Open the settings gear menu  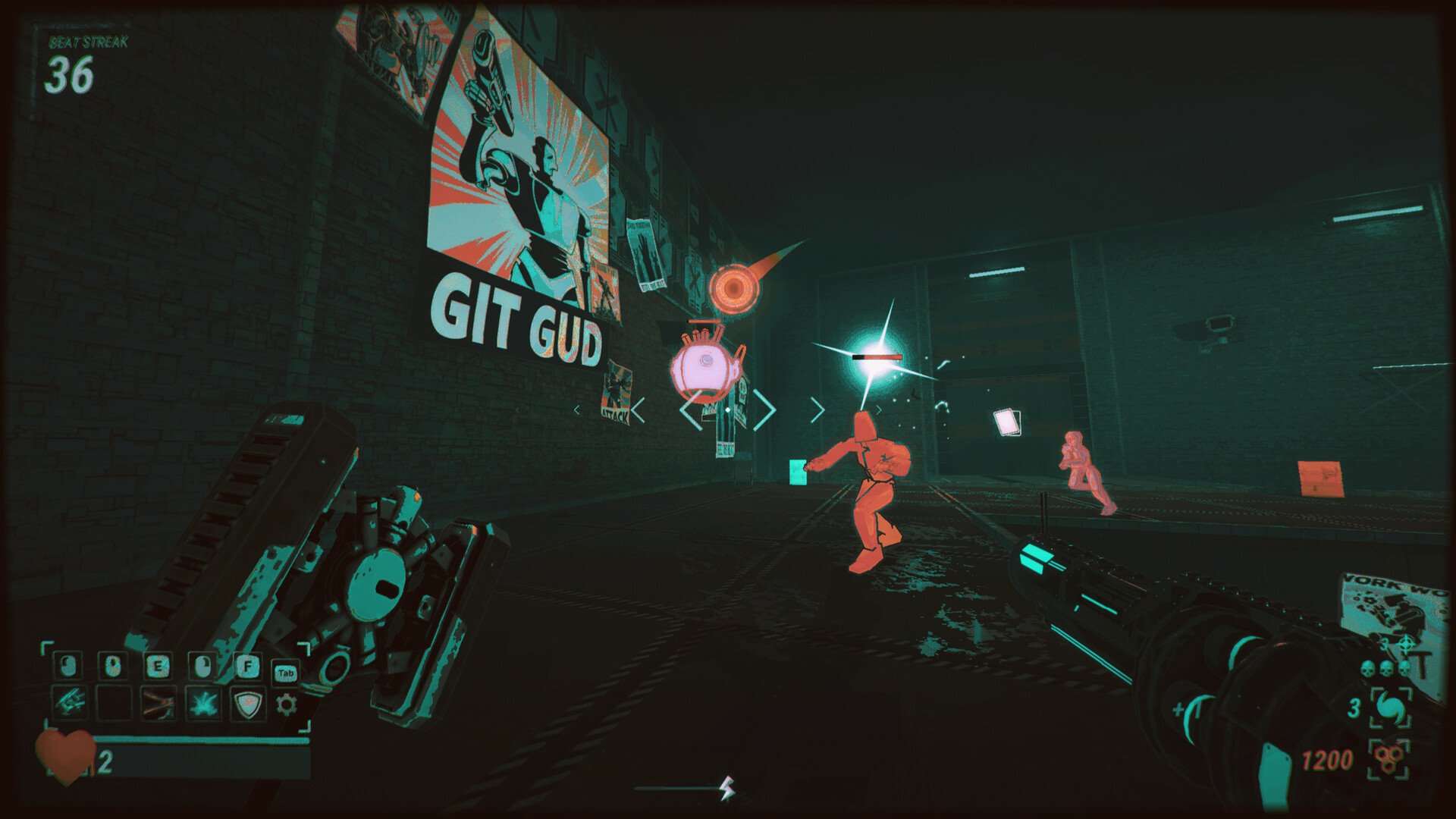pos(287,704)
